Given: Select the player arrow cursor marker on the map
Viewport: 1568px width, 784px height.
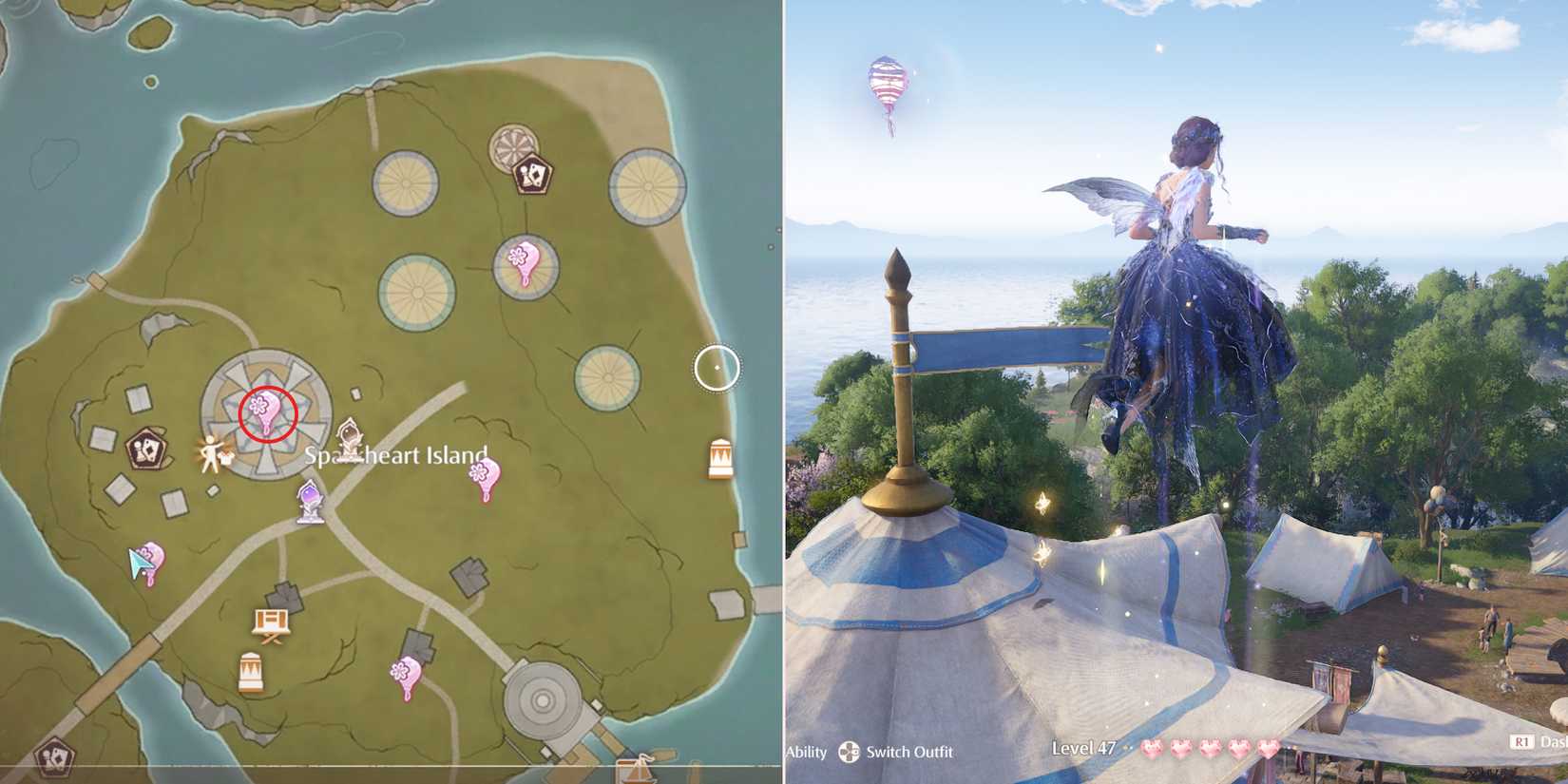Looking at the screenshot, I should tap(141, 561).
